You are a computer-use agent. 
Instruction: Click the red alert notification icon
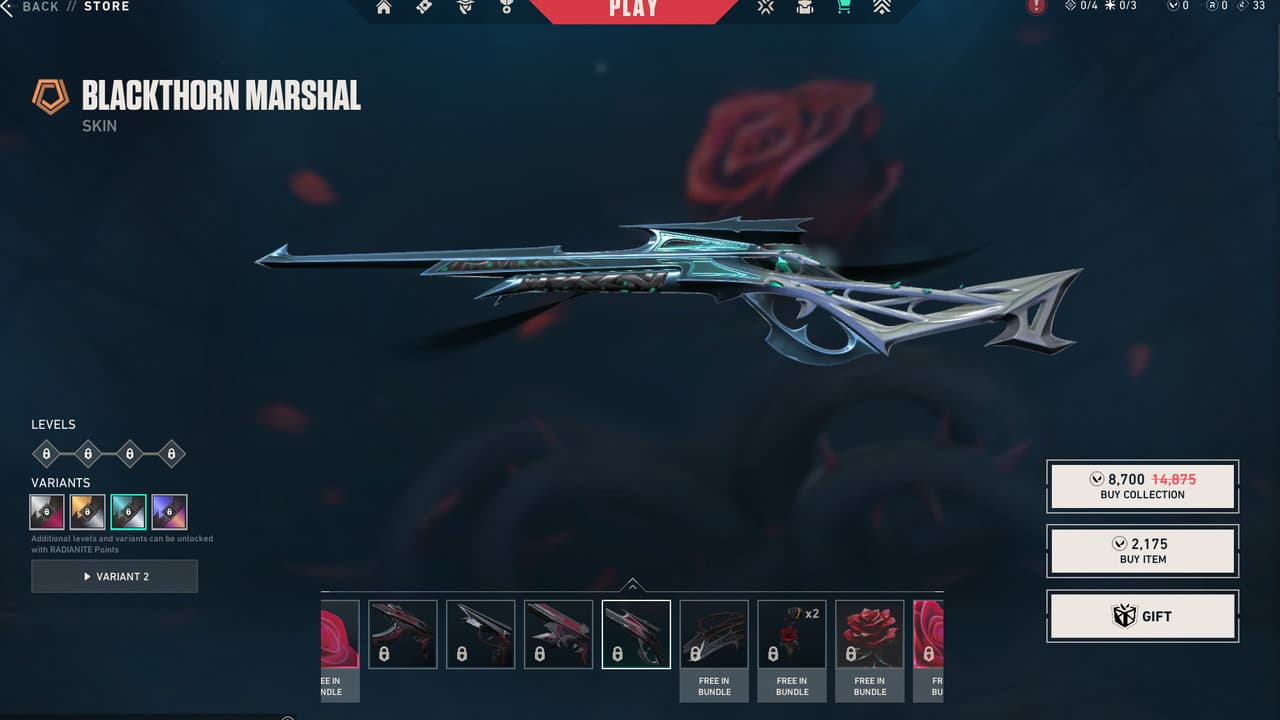tap(1036, 7)
